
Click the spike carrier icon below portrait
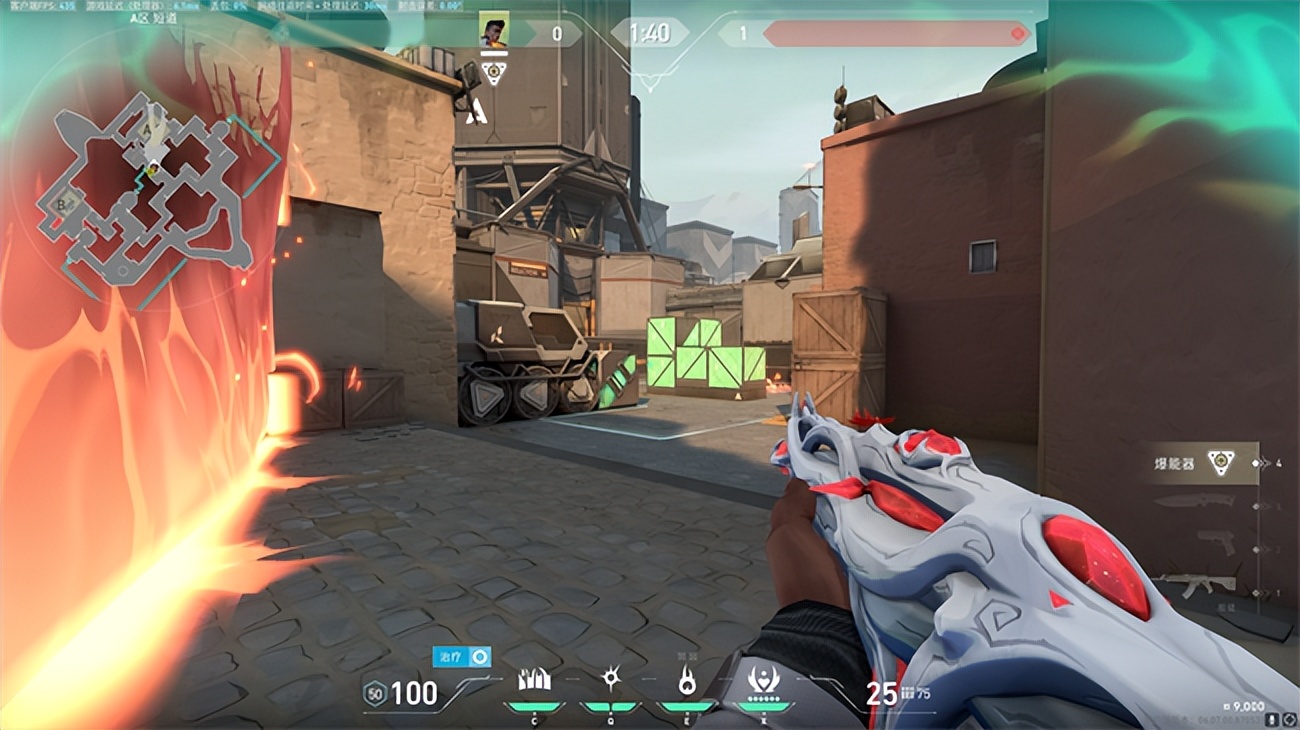[493, 72]
